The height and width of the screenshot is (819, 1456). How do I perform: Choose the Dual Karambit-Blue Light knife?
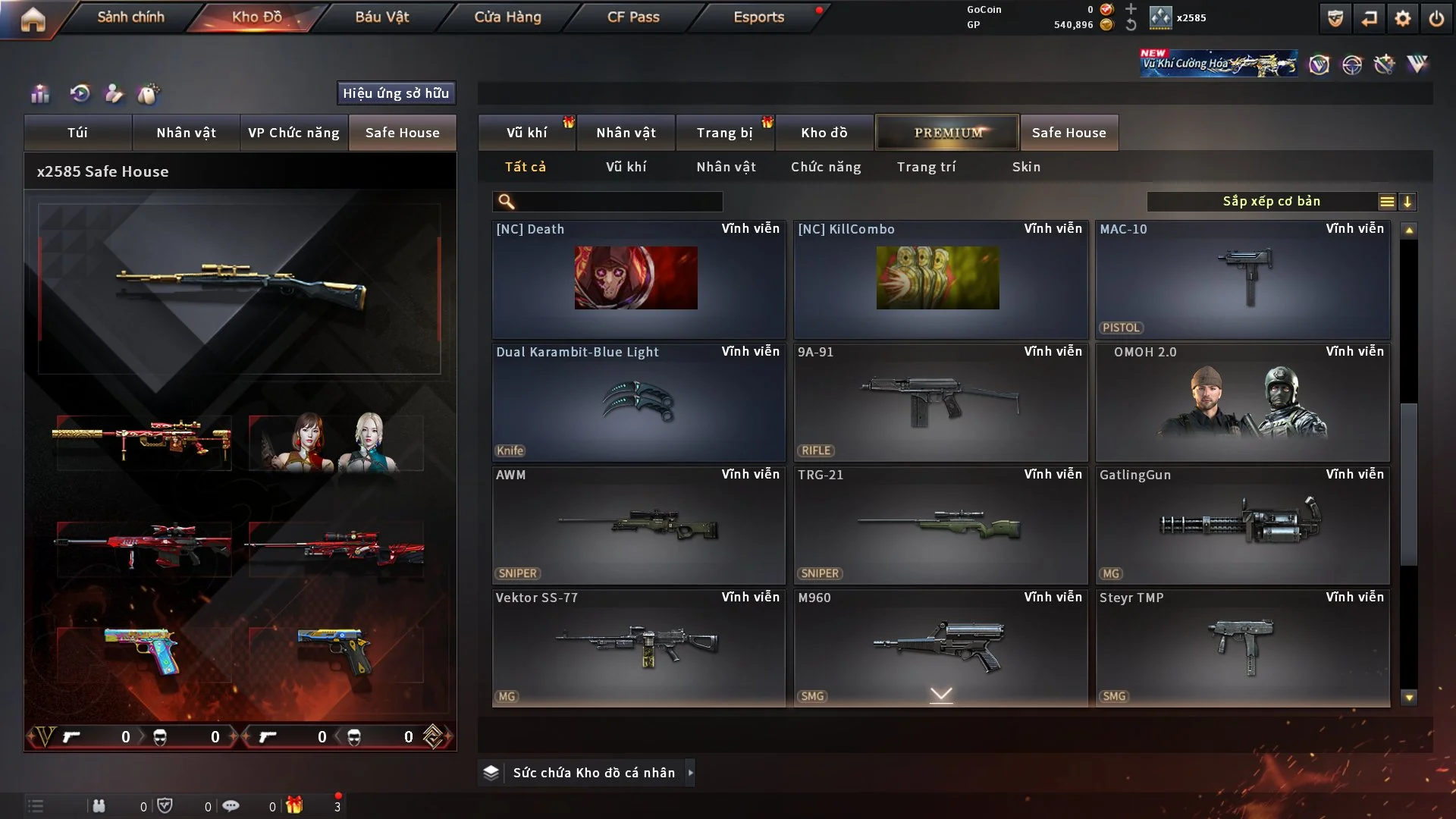pyautogui.click(x=638, y=402)
